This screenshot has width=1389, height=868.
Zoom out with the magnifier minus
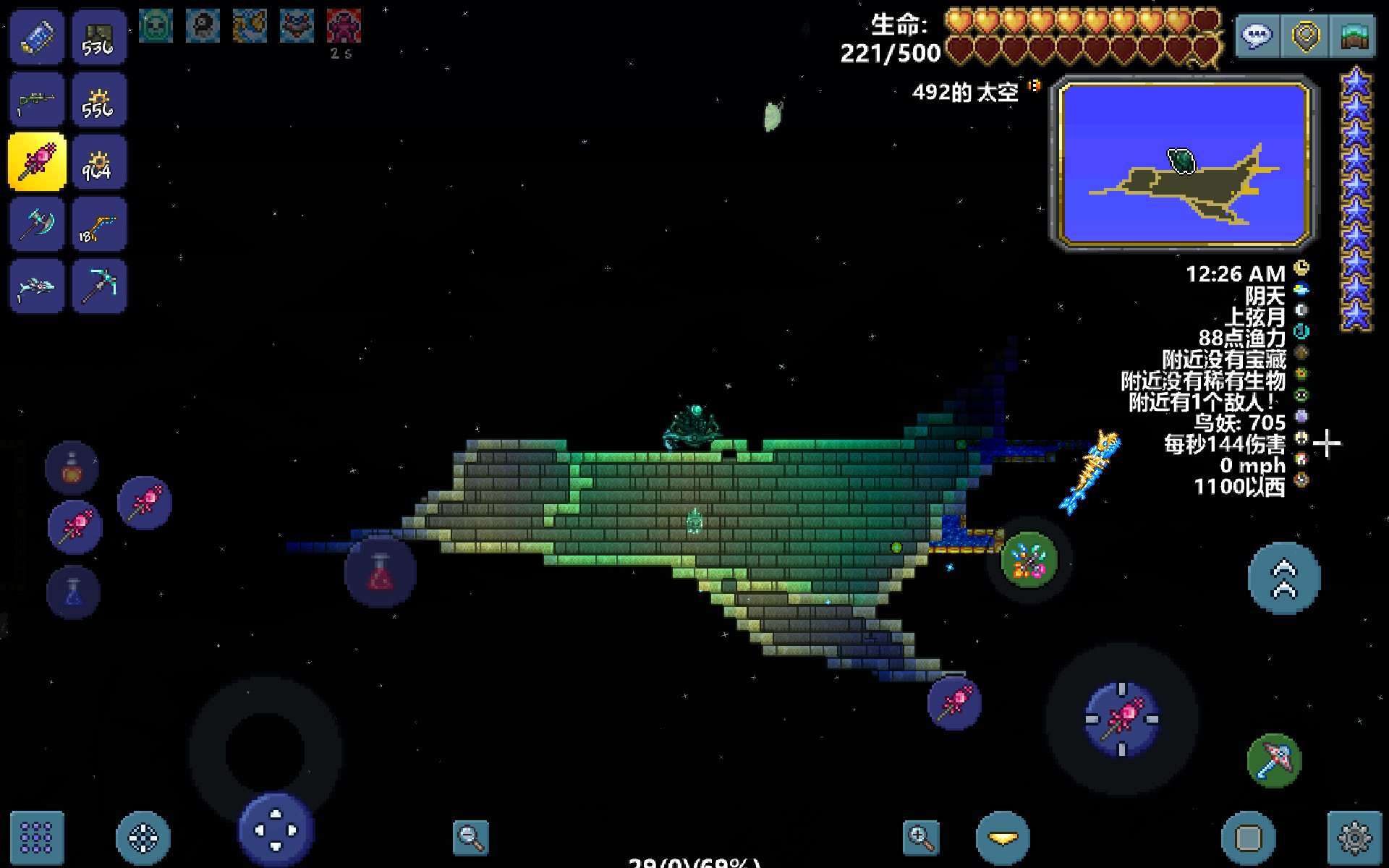point(470,838)
